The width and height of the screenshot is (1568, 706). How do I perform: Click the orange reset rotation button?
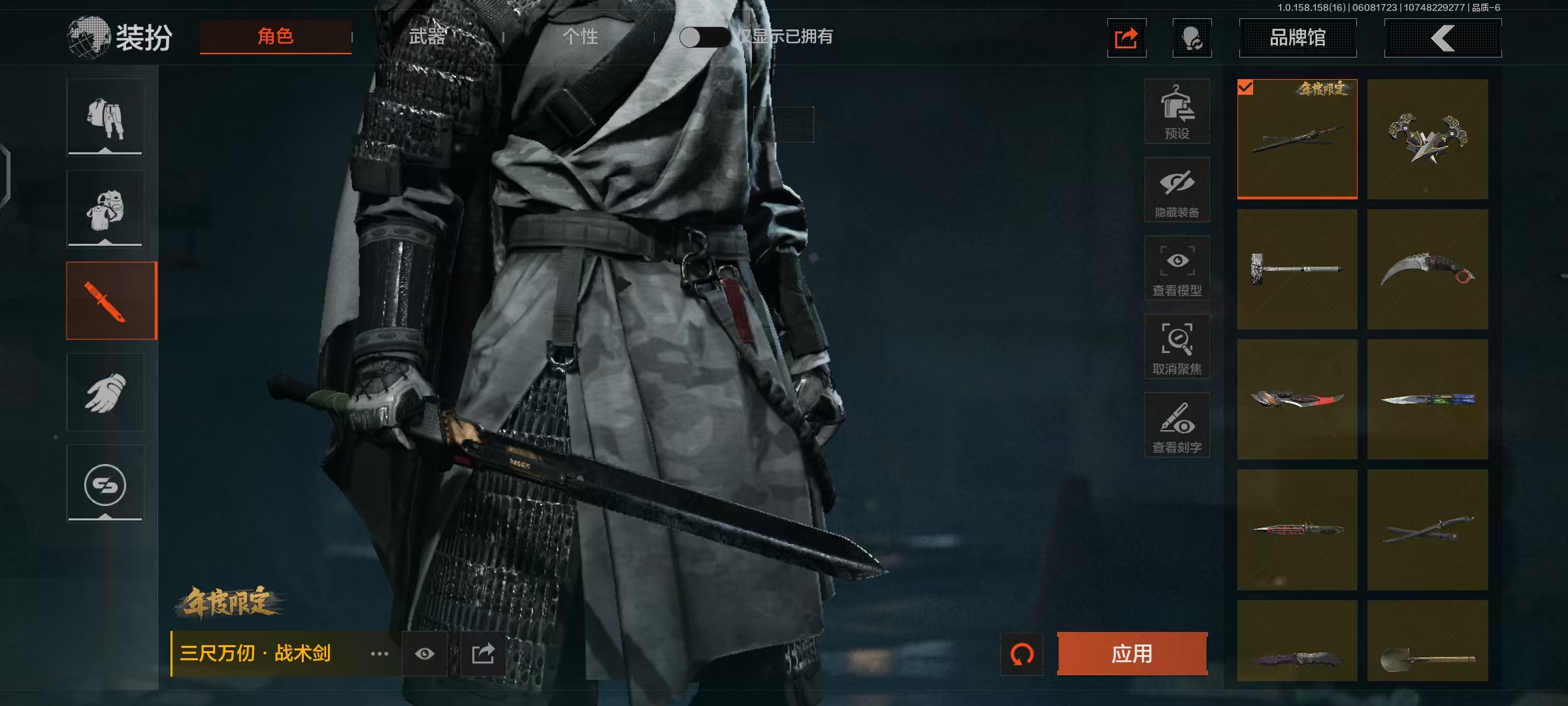click(1022, 653)
